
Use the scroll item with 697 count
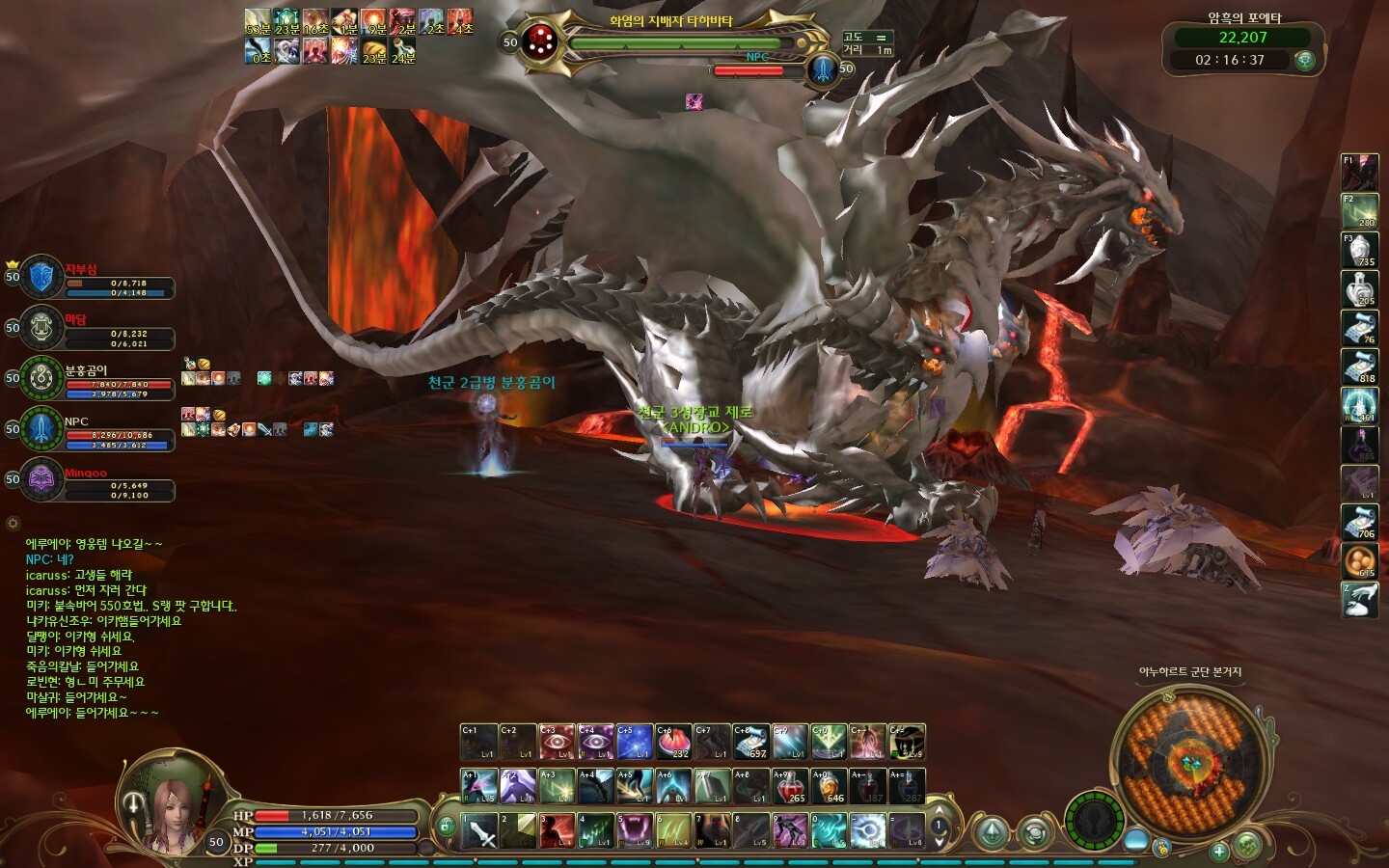point(750,742)
